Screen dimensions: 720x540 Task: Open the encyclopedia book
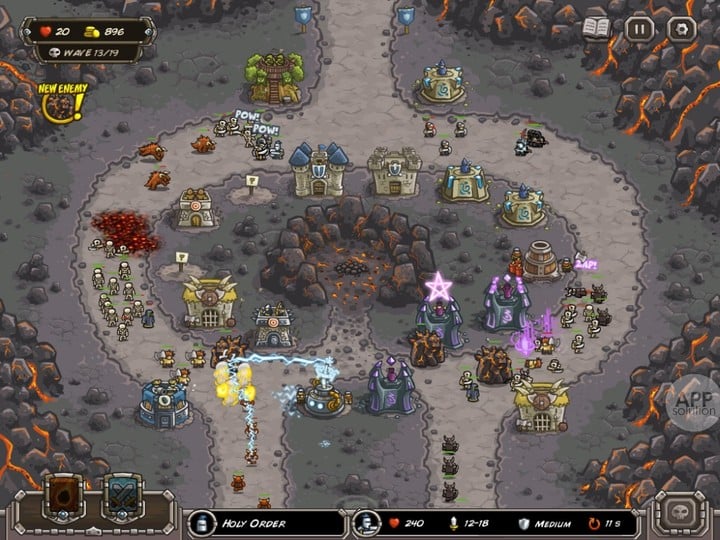(x=597, y=29)
